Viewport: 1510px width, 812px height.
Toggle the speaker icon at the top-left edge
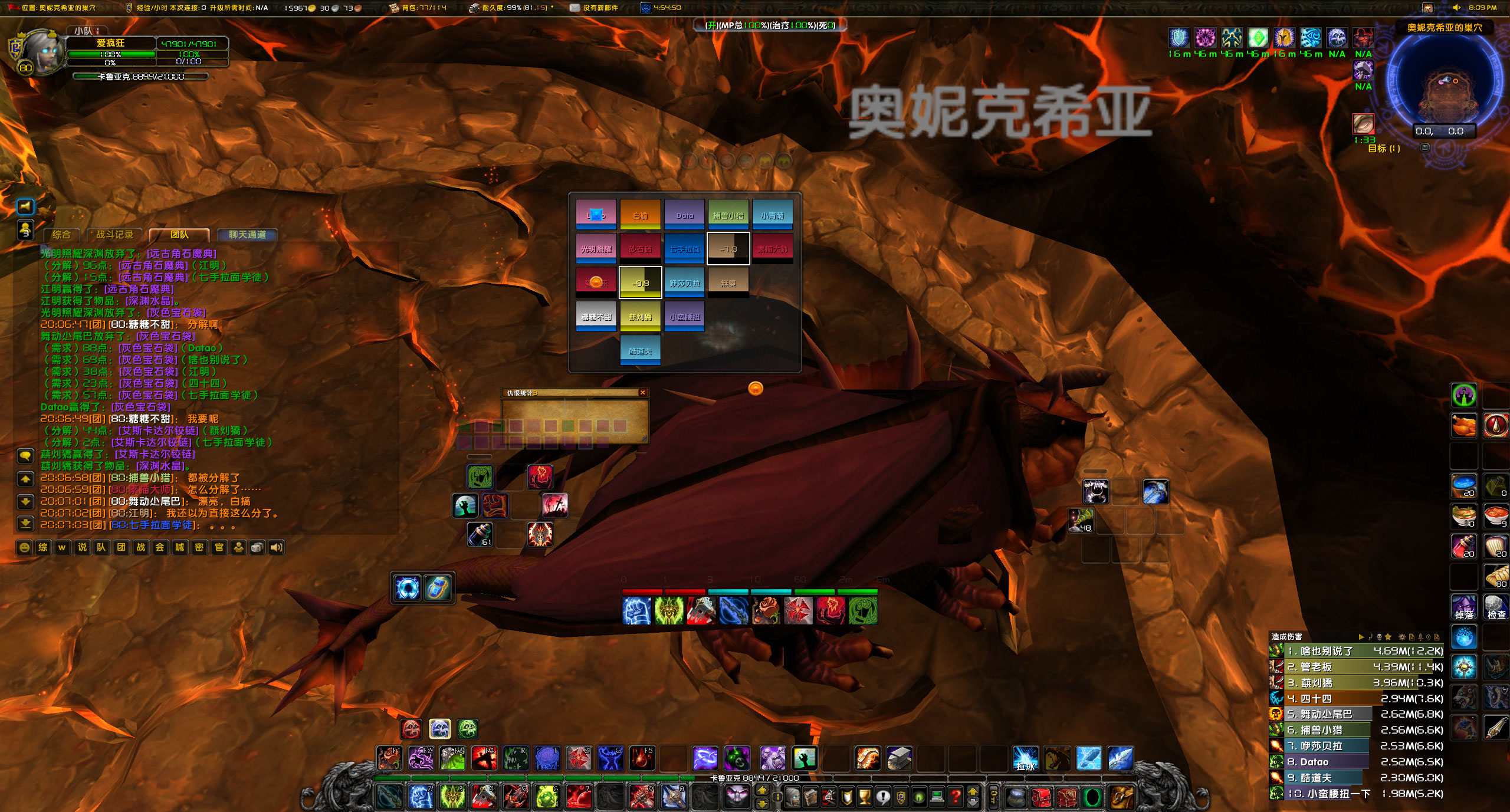coord(27,206)
